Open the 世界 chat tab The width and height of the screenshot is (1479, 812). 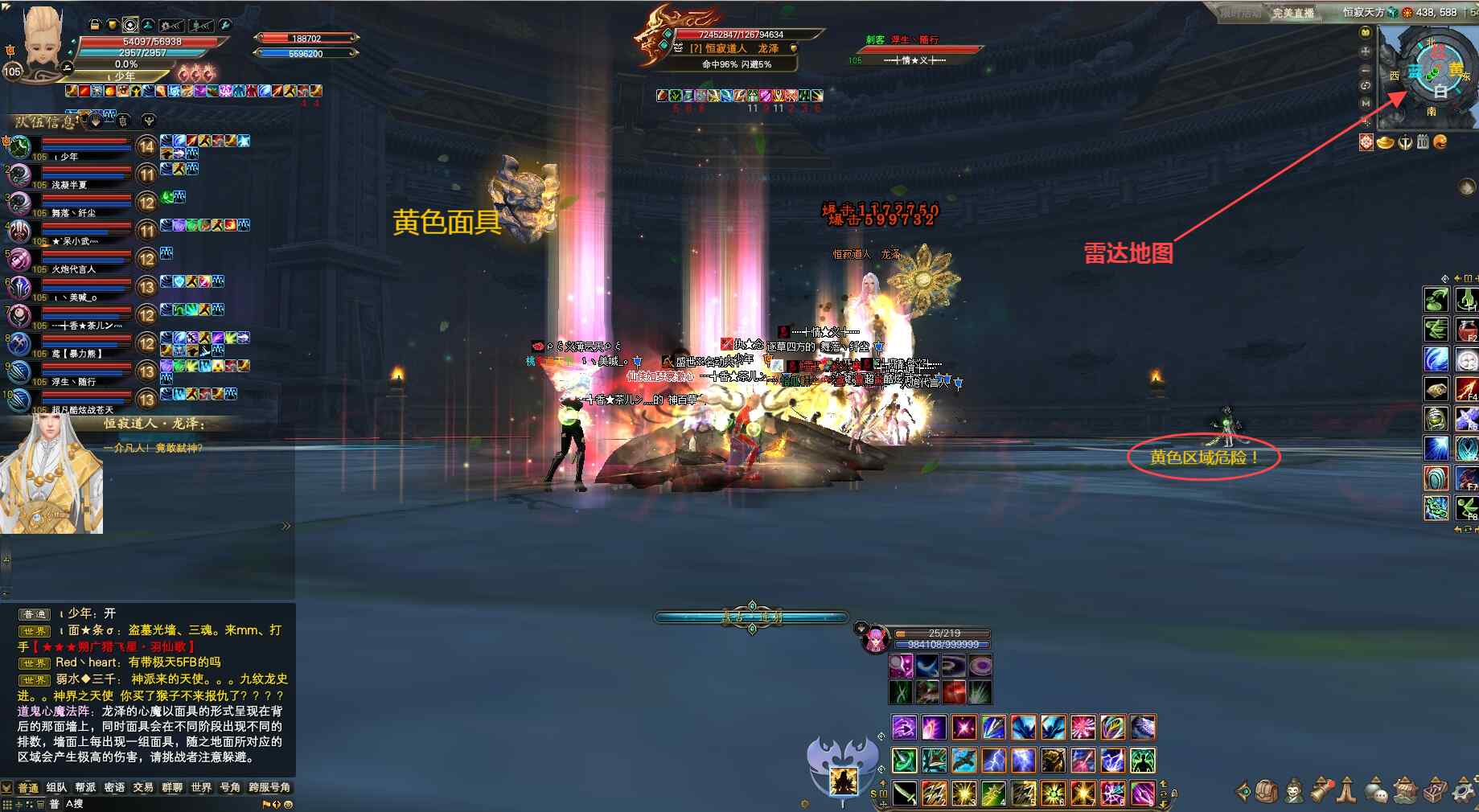tap(201, 787)
